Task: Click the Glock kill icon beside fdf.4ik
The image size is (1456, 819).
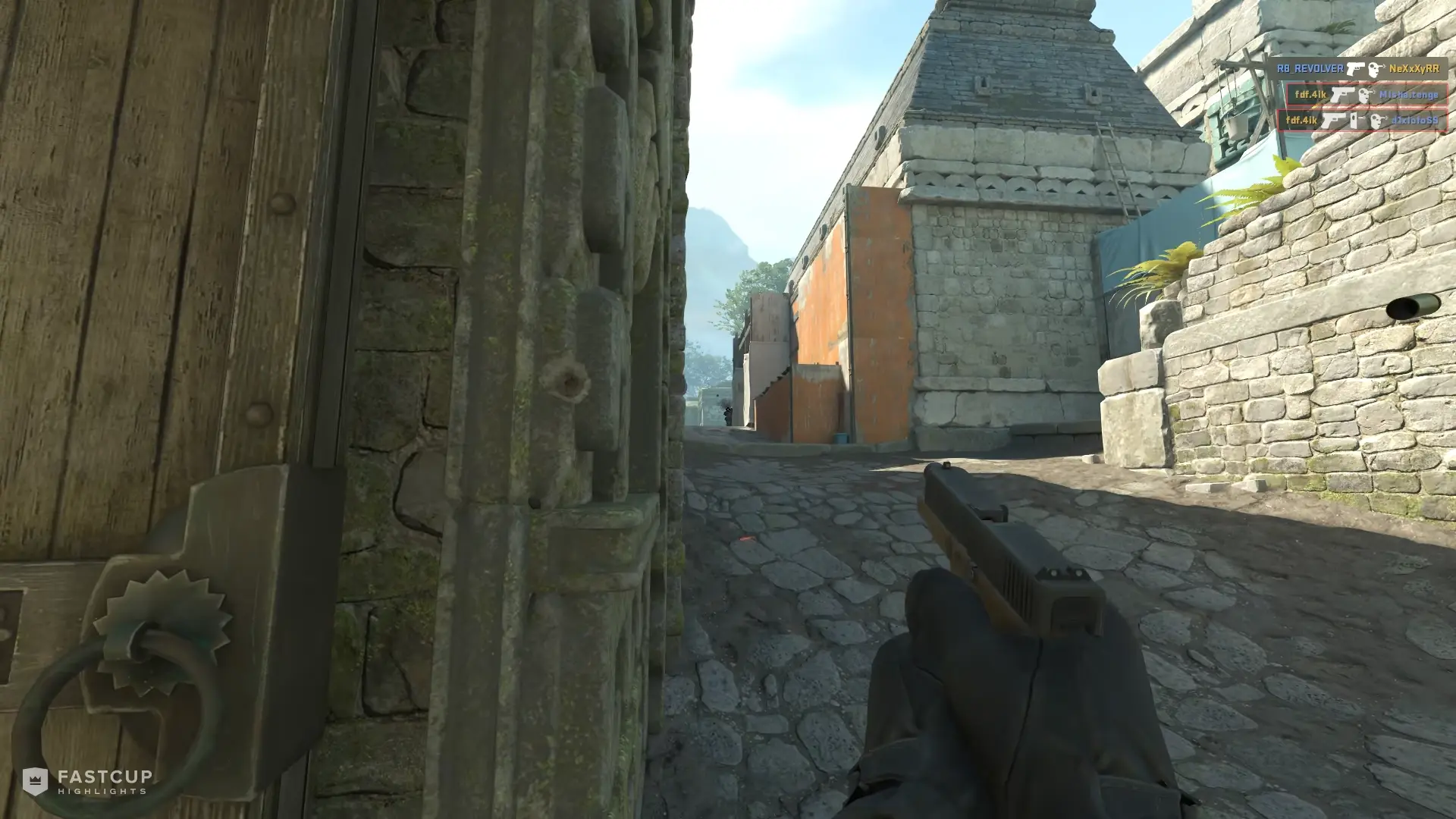Action: 1341,96
